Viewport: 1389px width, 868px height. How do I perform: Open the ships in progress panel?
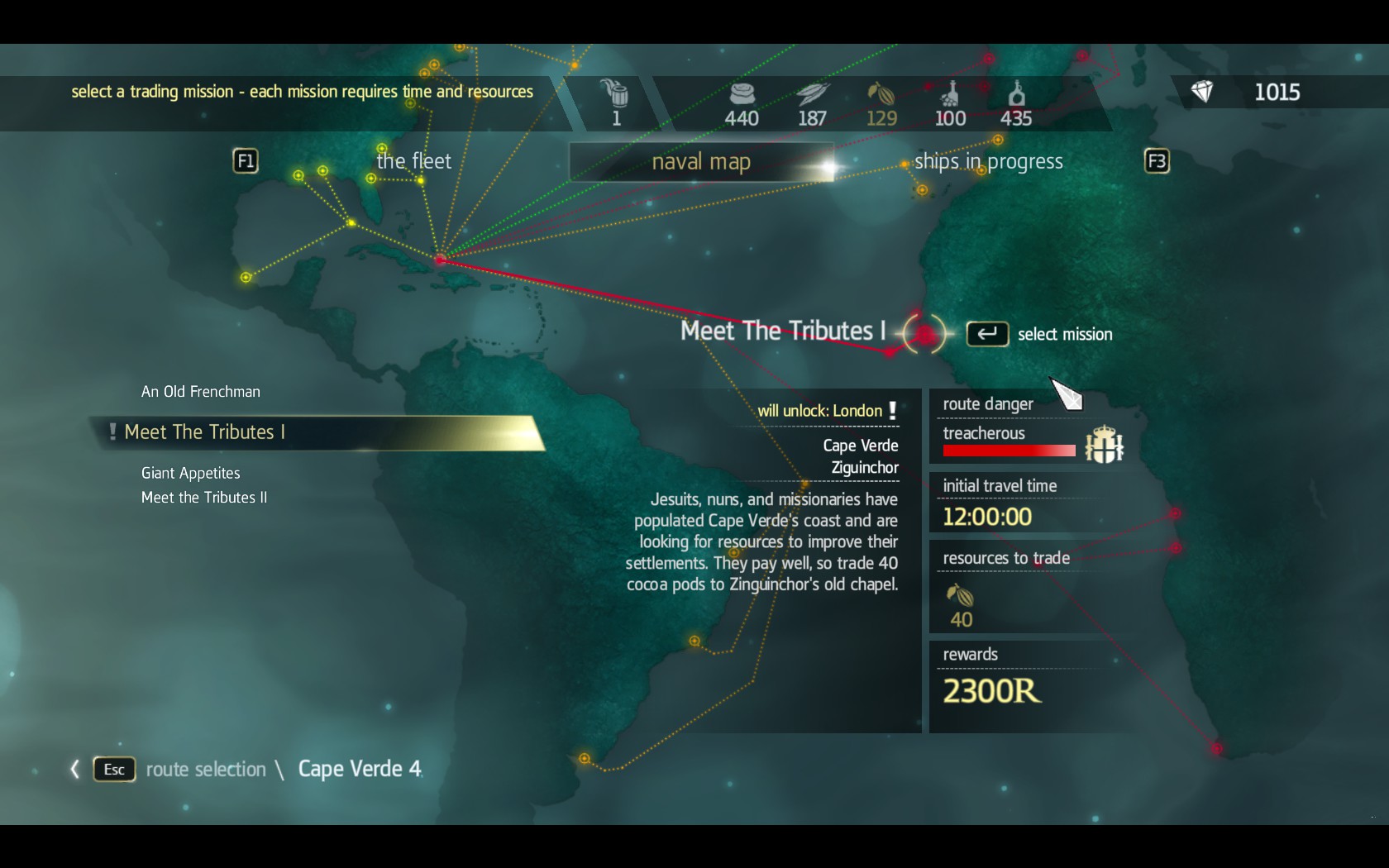pyautogui.click(x=989, y=161)
